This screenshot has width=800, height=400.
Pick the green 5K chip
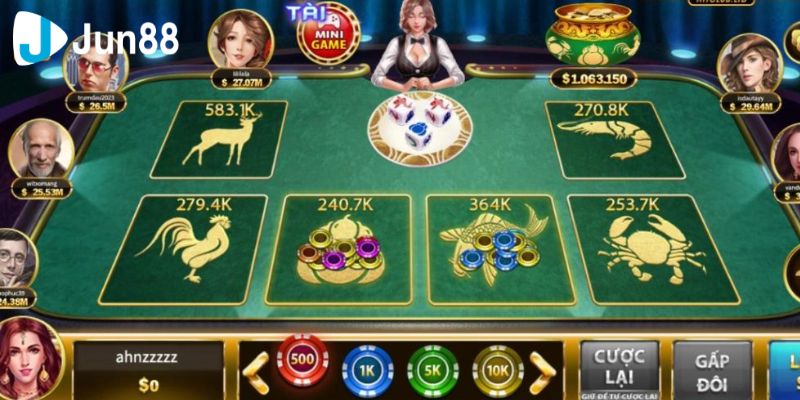pyautogui.click(x=432, y=370)
